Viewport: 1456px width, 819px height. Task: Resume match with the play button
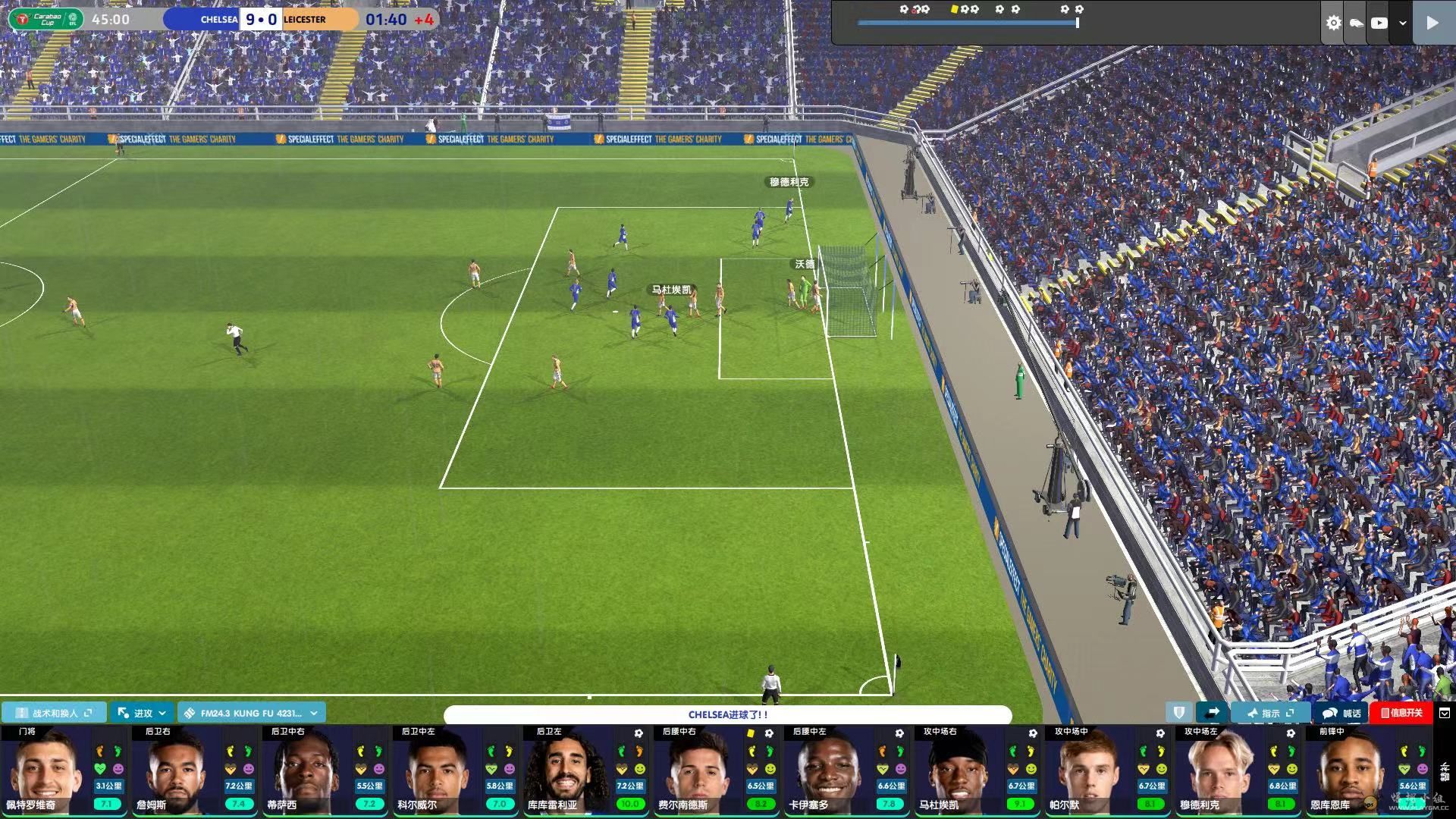pyautogui.click(x=1432, y=23)
